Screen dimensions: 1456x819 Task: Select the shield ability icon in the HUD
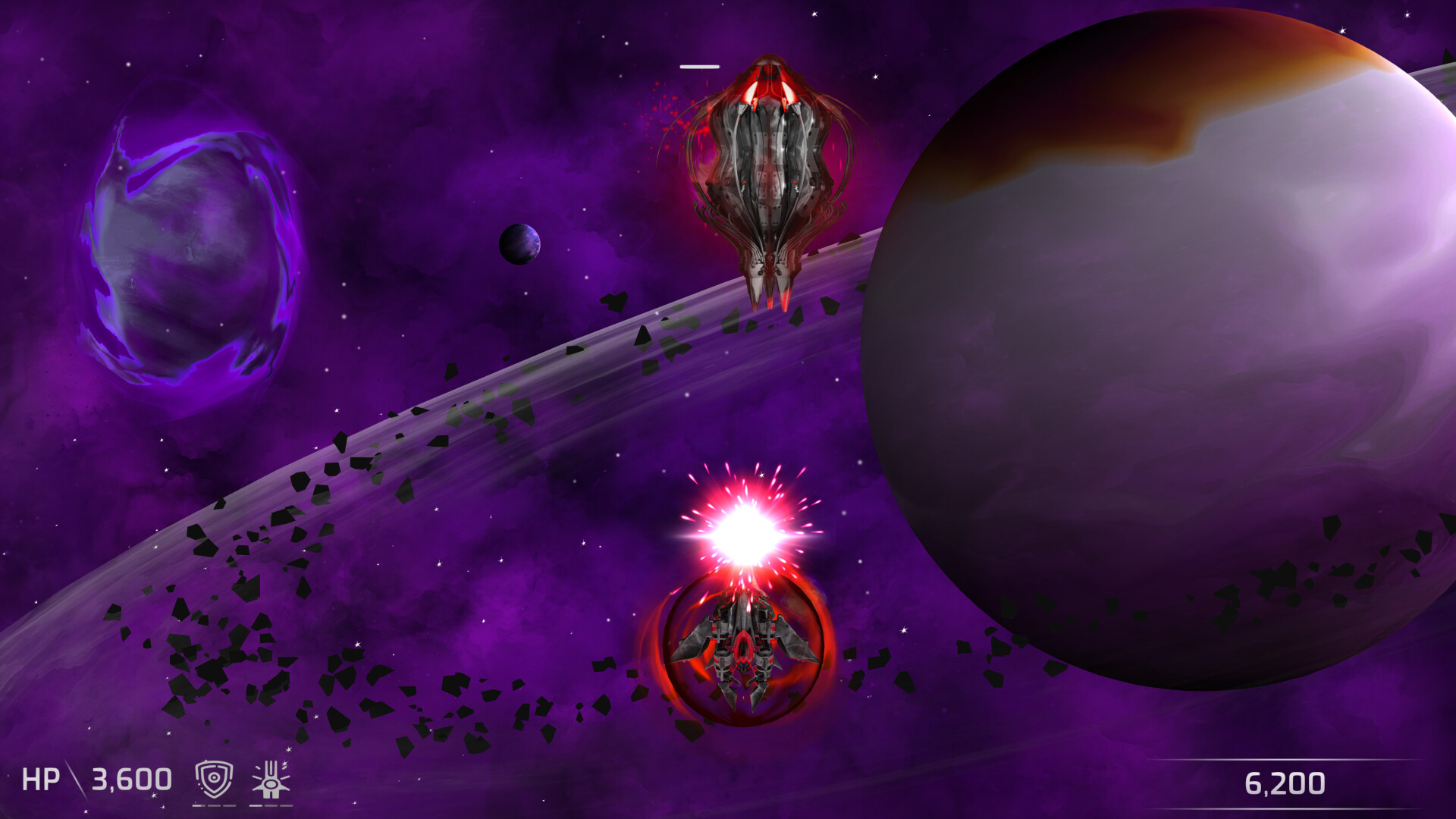coord(214,779)
